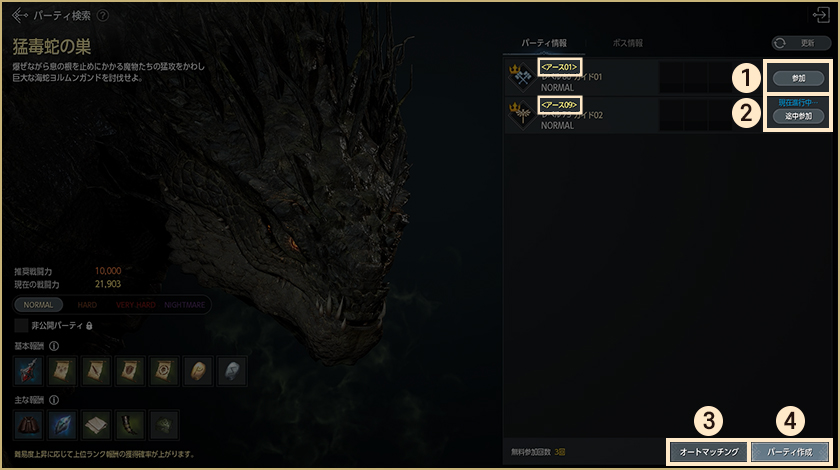Open the help icon beside パーティ検索
840x470 pixels.
click(103, 16)
